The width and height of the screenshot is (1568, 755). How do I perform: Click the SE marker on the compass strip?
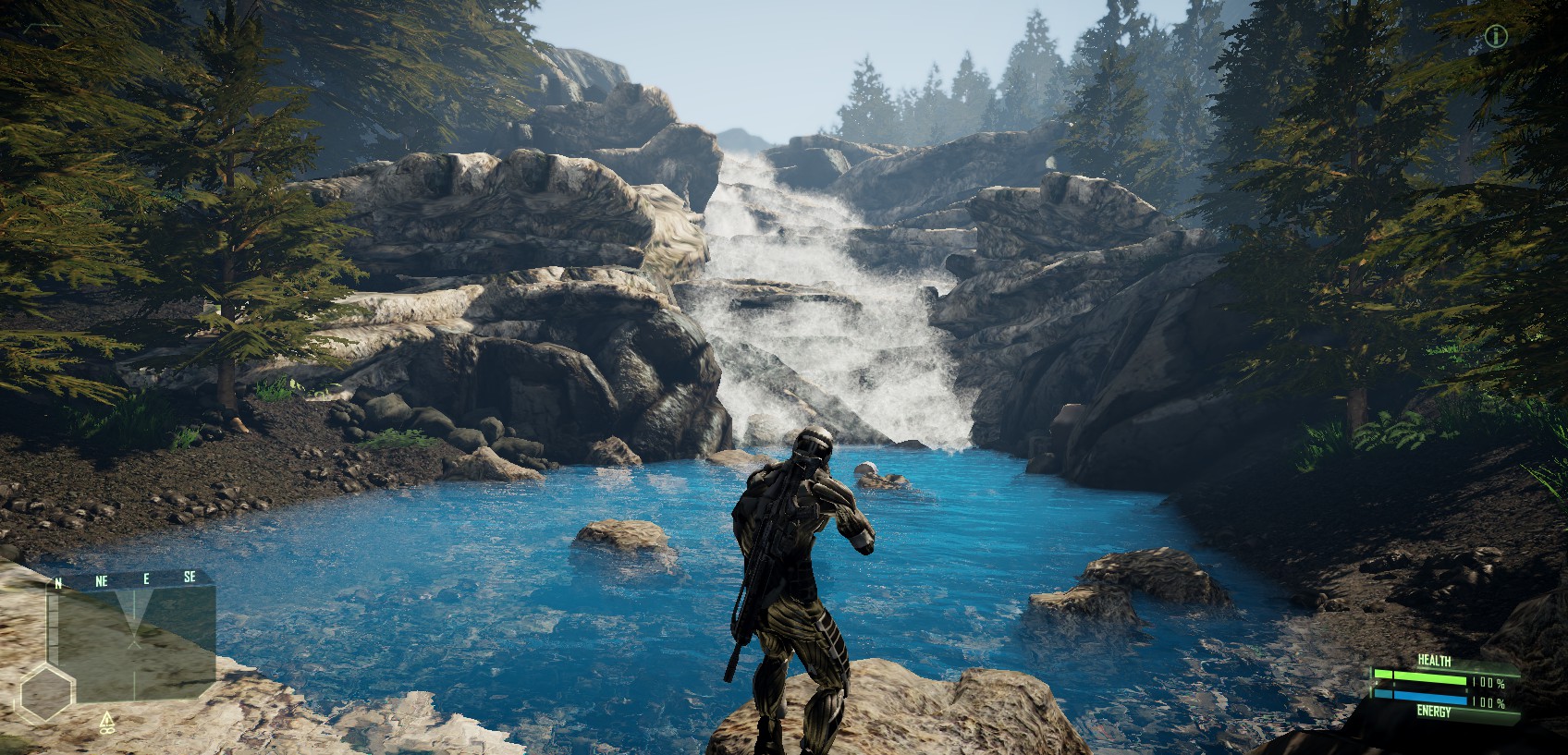point(190,577)
